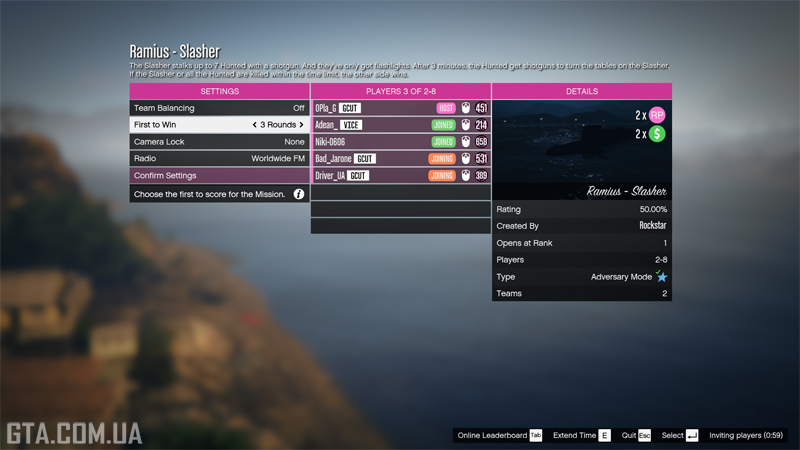Quit the lobby from the footer

635,436
